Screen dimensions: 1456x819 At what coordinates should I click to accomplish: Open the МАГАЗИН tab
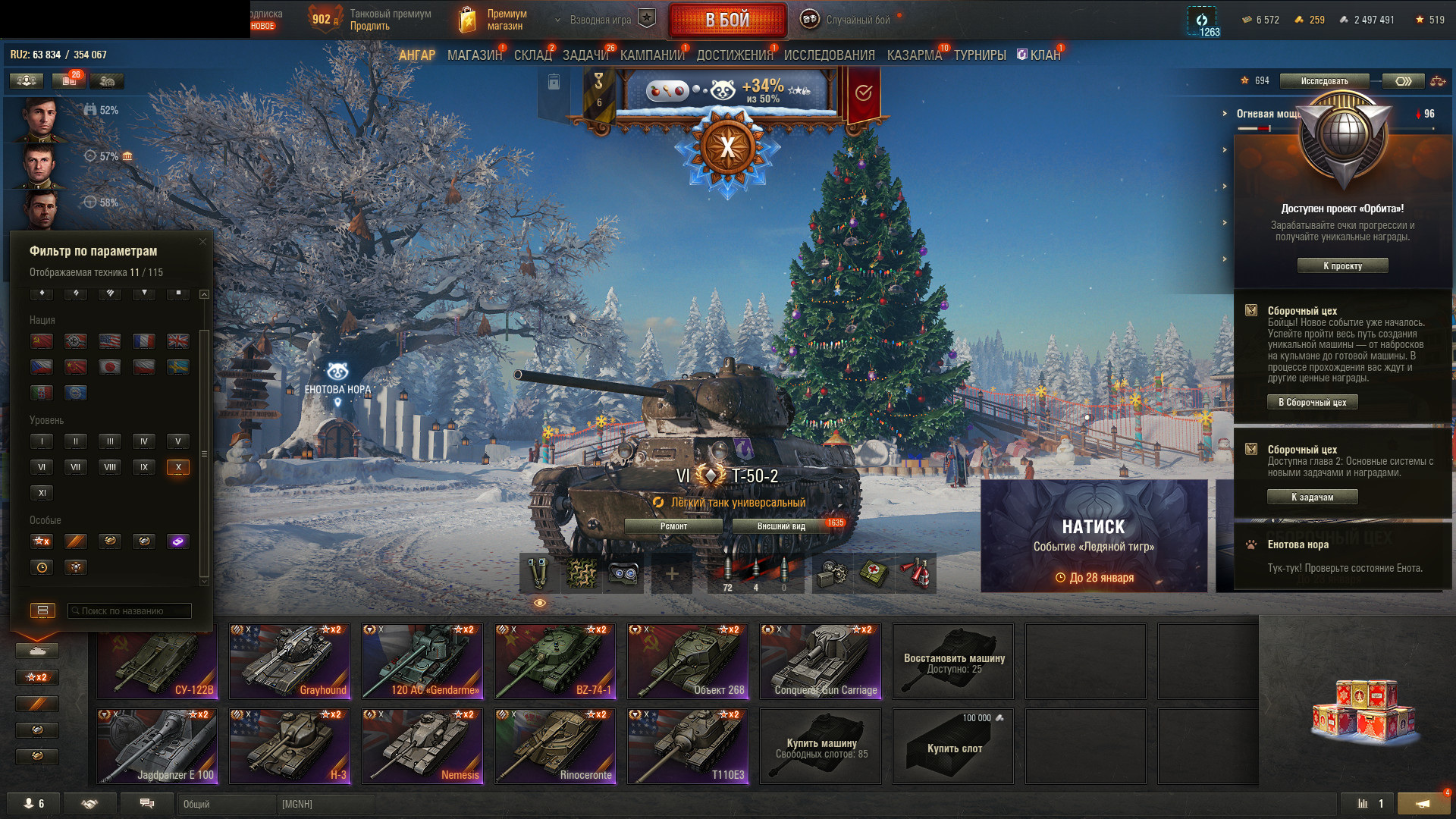(474, 55)
